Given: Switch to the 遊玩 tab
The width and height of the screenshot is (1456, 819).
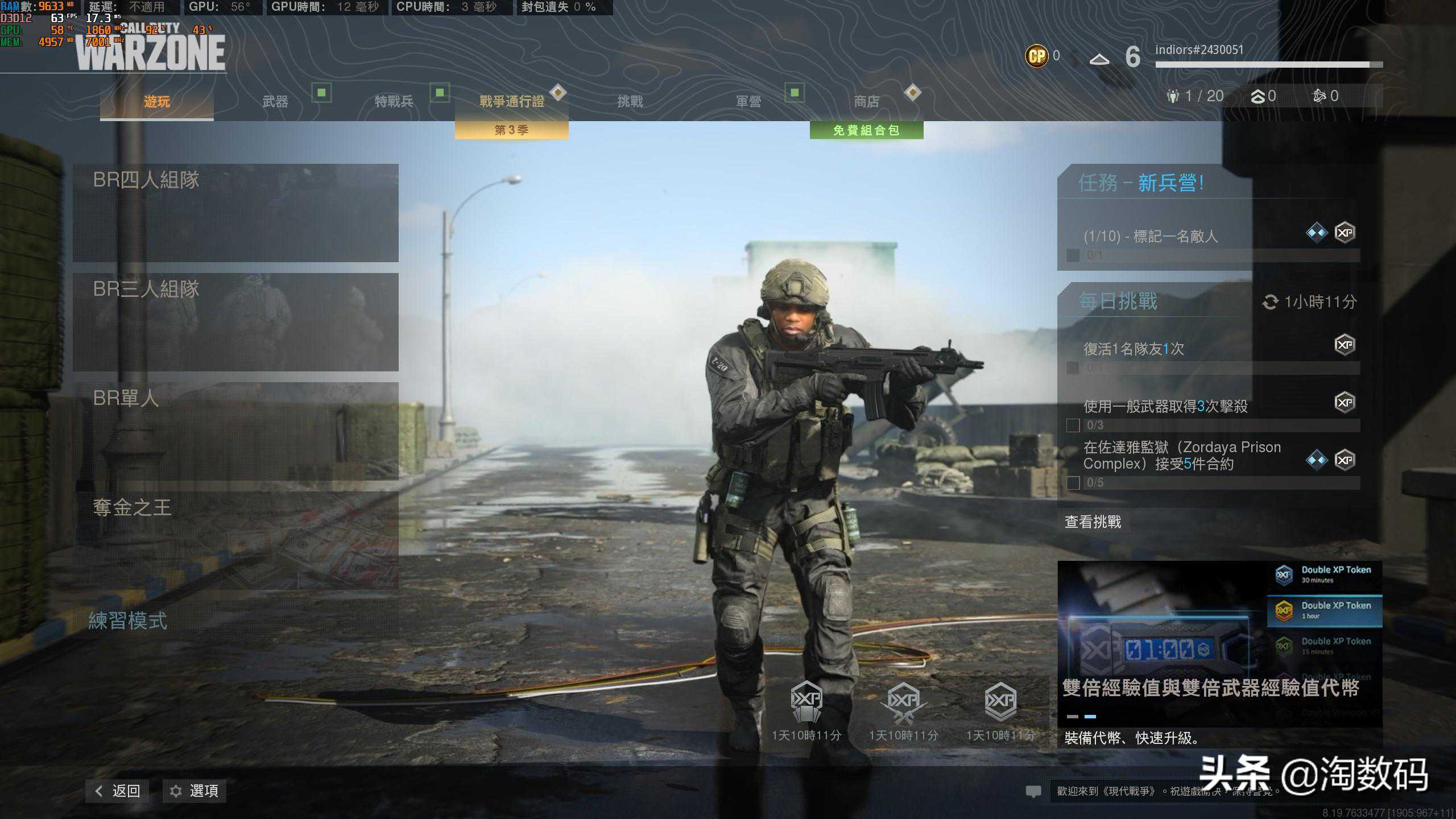Looking at the screenshot, I should click(156, 102).
